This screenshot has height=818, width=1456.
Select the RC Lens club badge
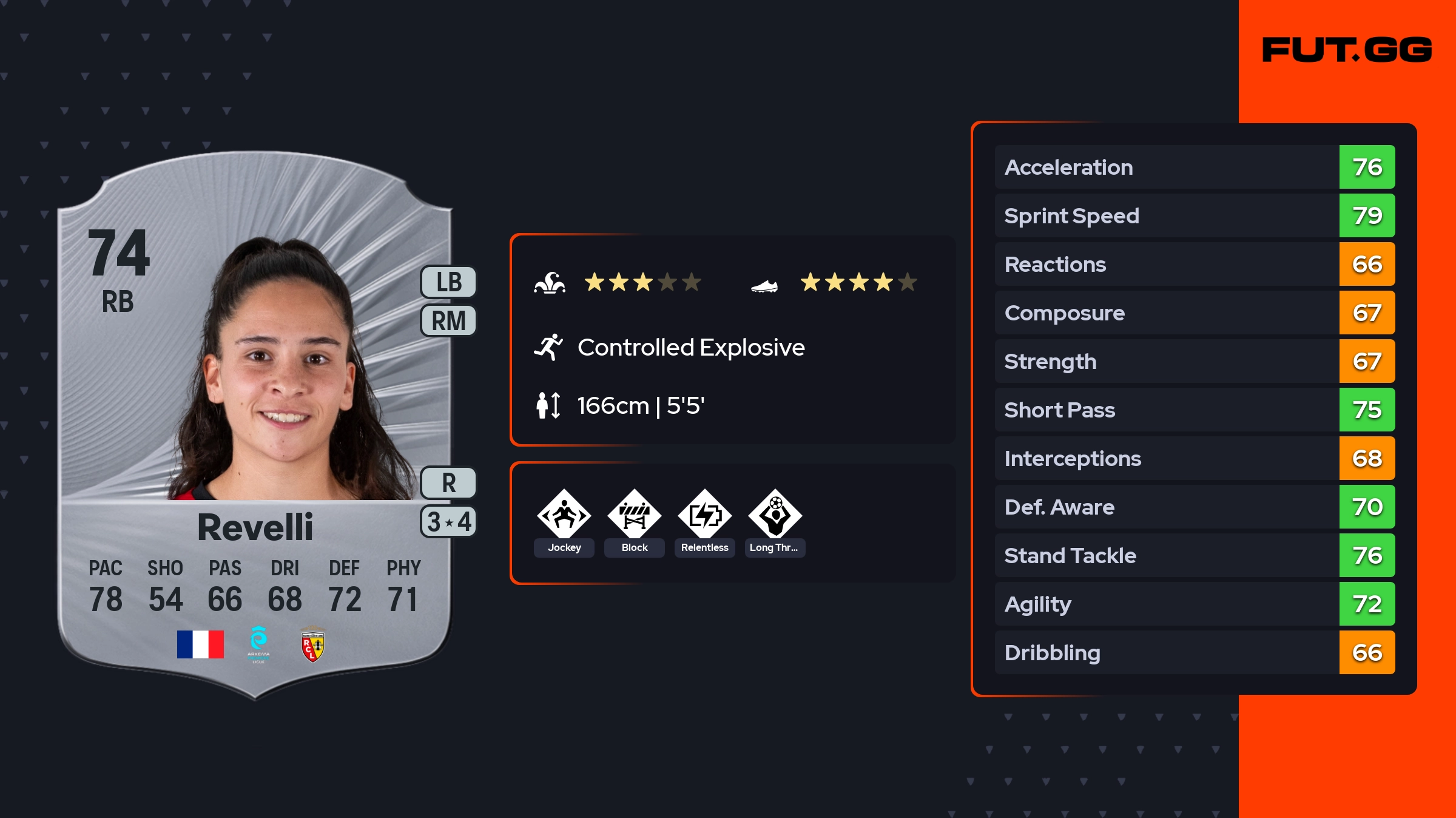312,646
